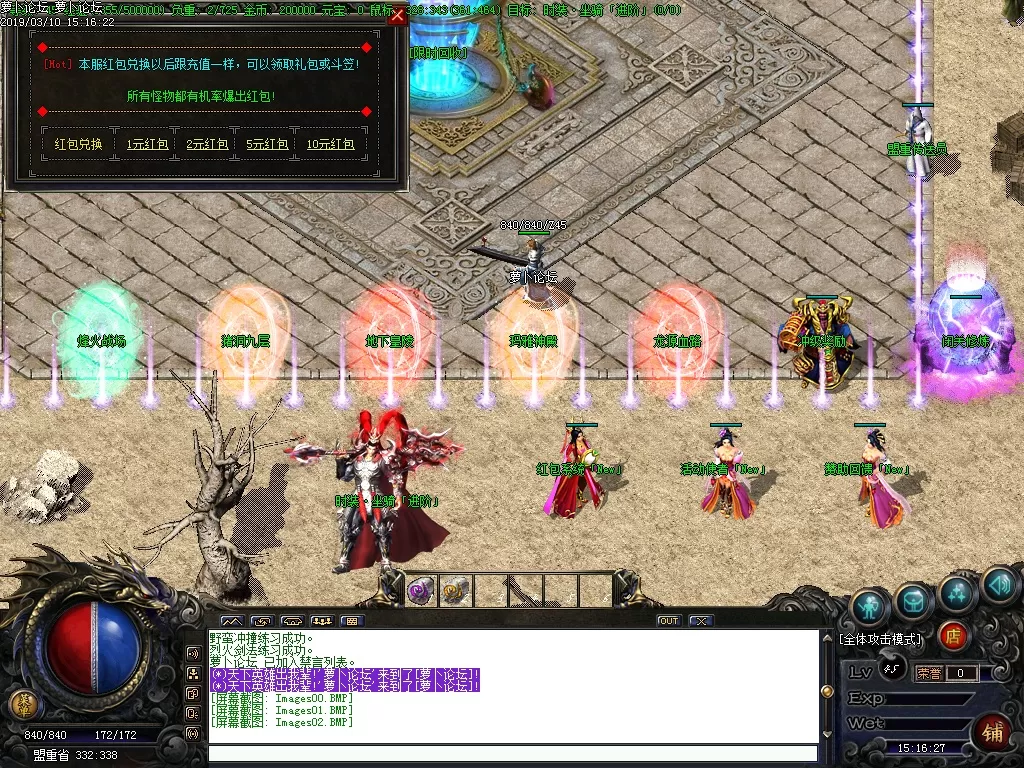Open the character status icon
The height and width of the screenshot is (768, 1024).
tap(870, 607)
